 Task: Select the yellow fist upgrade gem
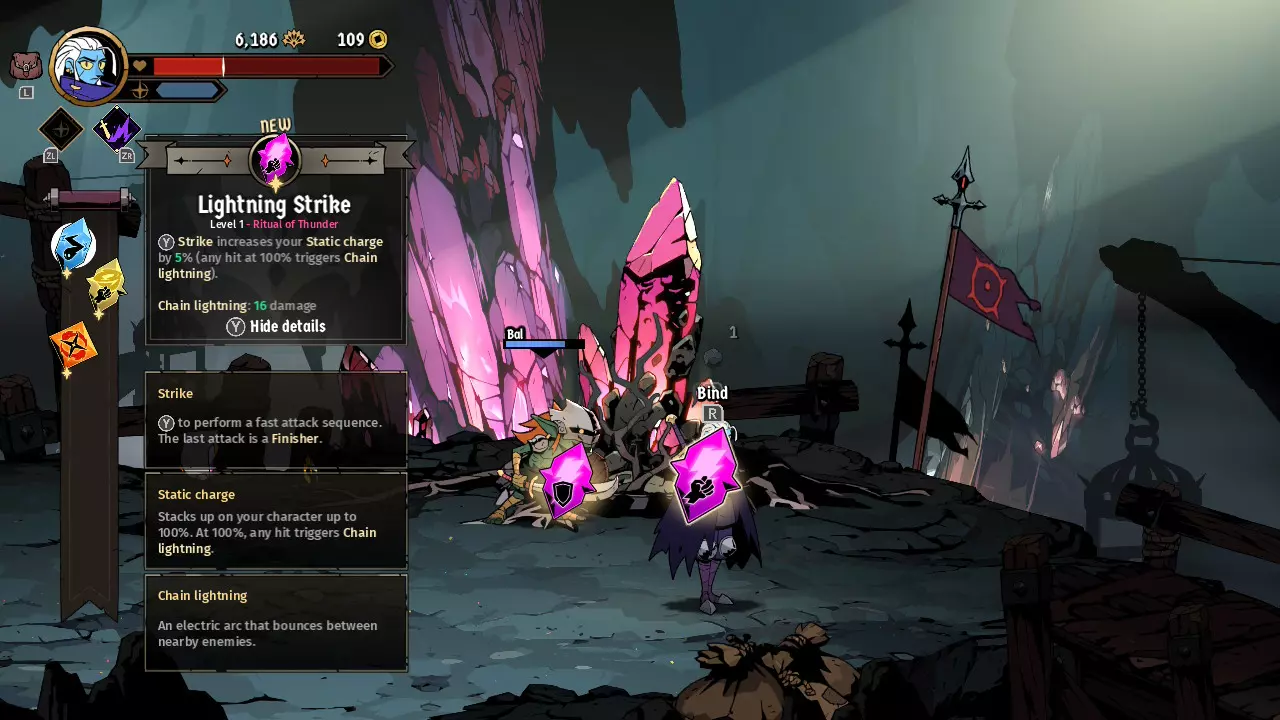(105, 288)
